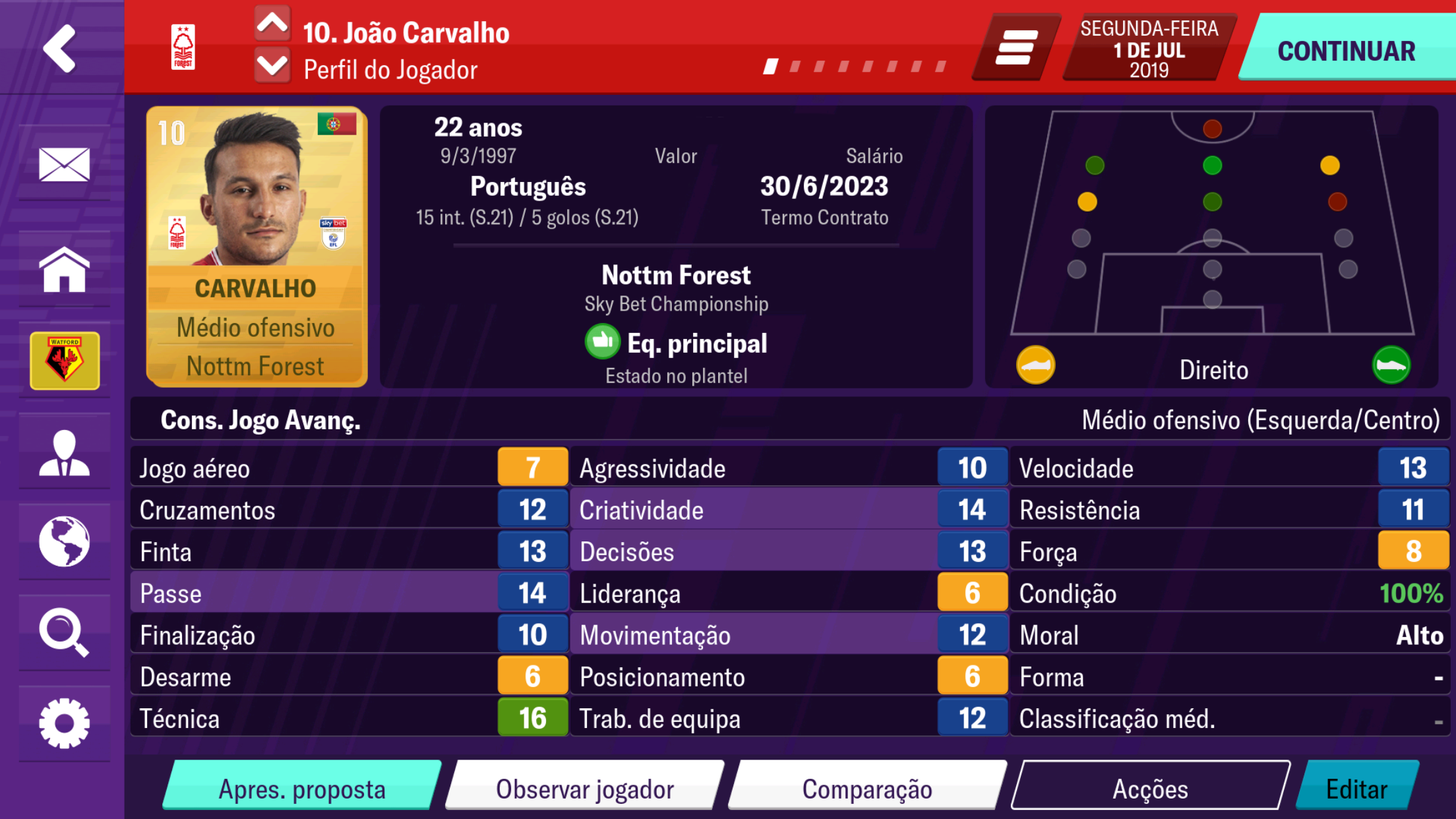
Task: Click the thumbs-up Eq. principal status icon
Action: click(602, 342)
